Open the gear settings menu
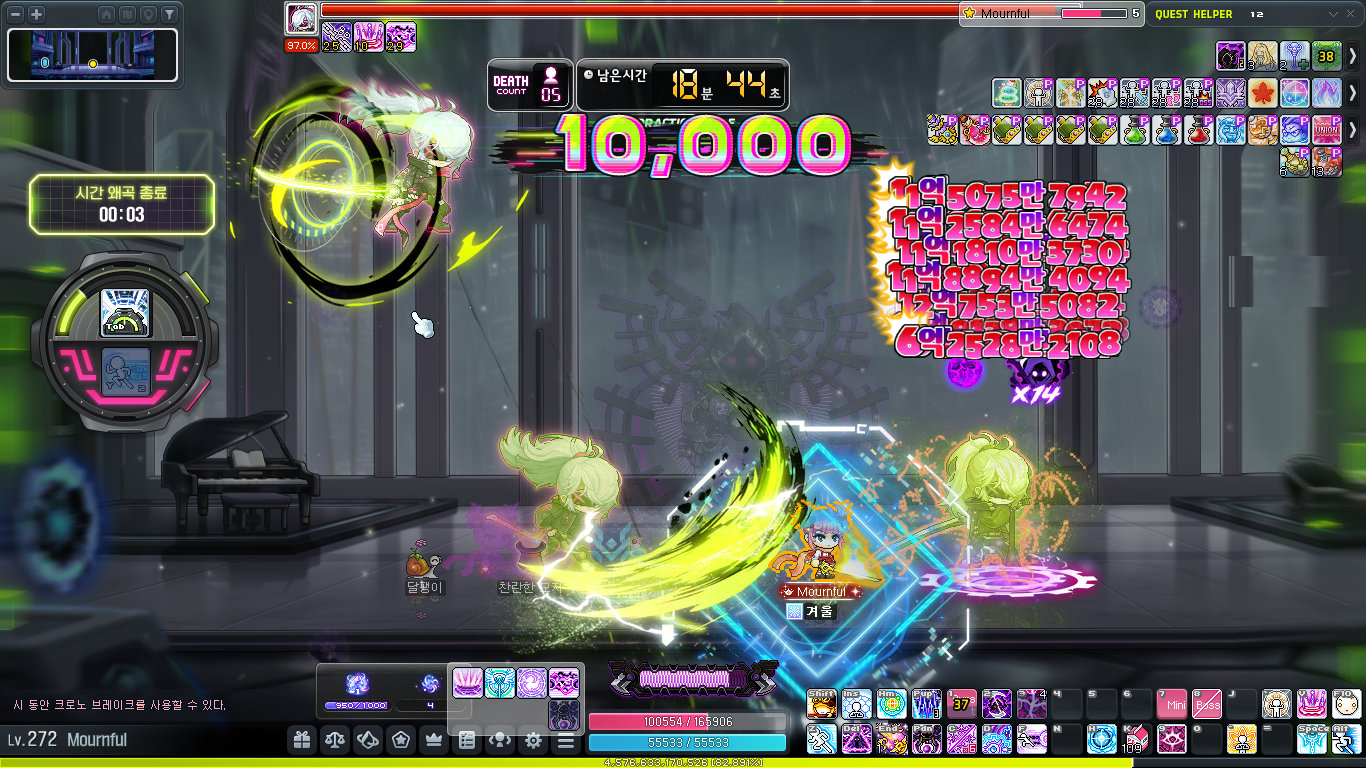 point(533,741)
